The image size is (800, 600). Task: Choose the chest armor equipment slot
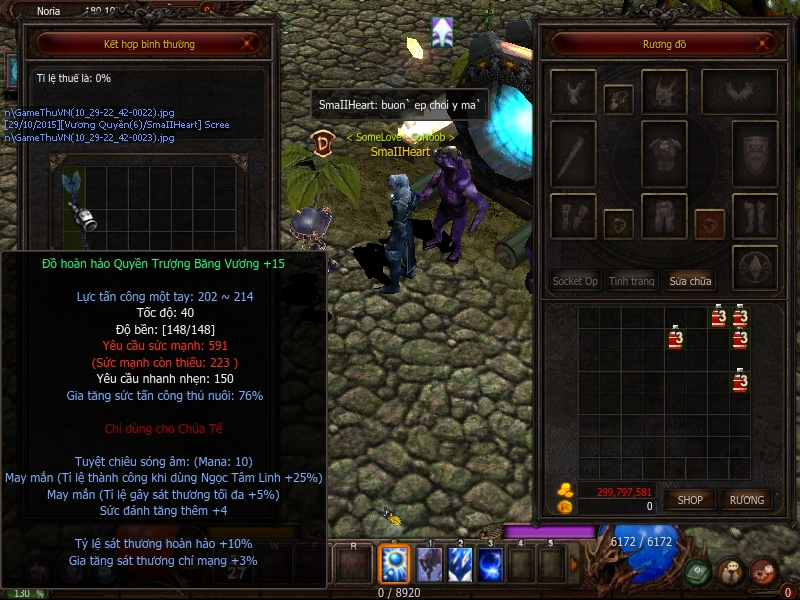[664, 157]
